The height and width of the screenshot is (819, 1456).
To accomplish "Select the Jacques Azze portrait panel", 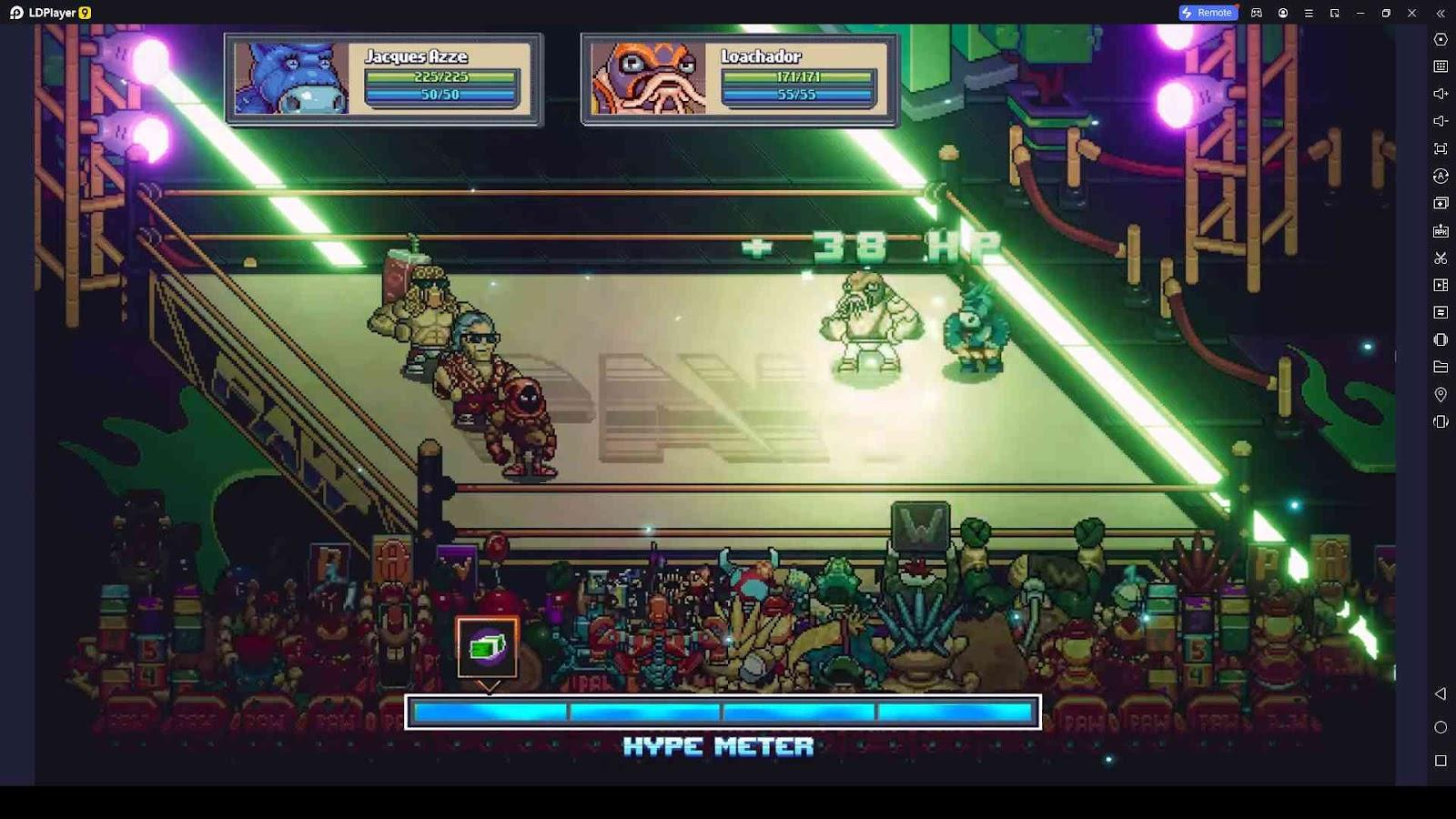I will (x=291, y=79).
